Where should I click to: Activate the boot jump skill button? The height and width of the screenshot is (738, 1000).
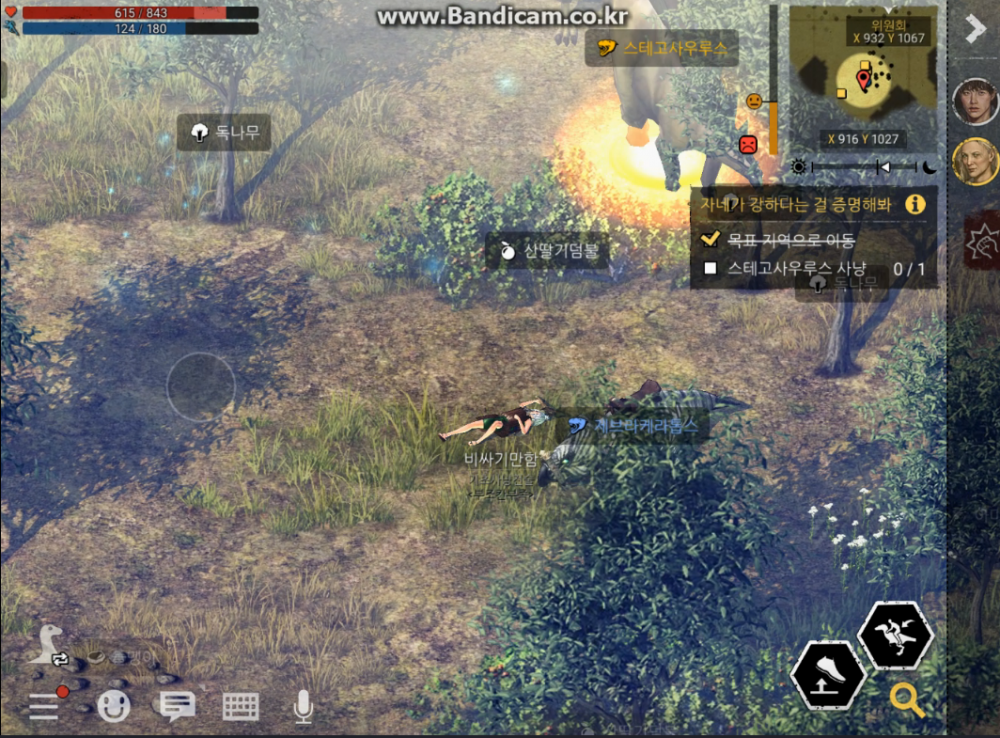pos(829,676)
